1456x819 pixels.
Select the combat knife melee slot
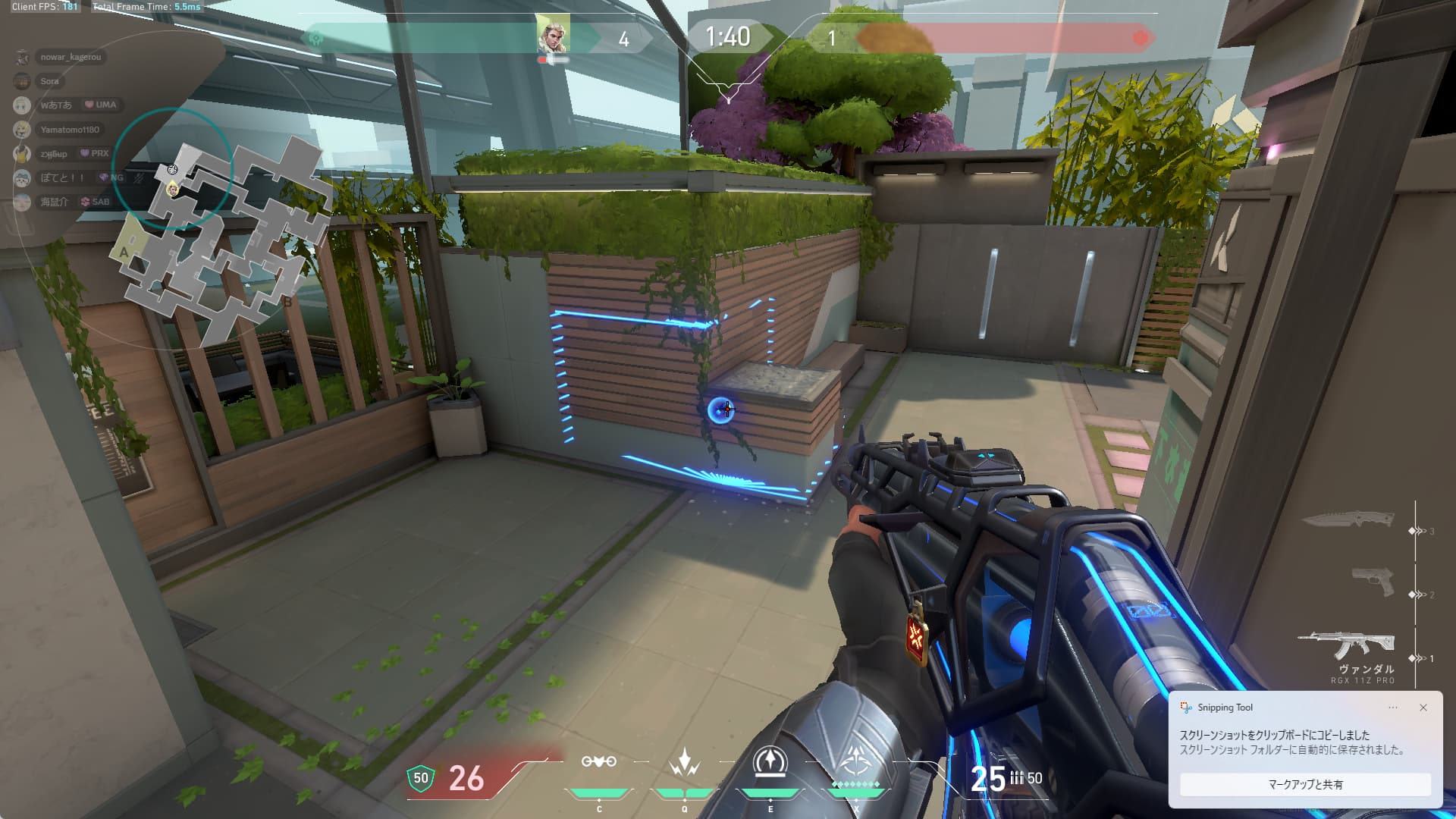[1349, 520]
